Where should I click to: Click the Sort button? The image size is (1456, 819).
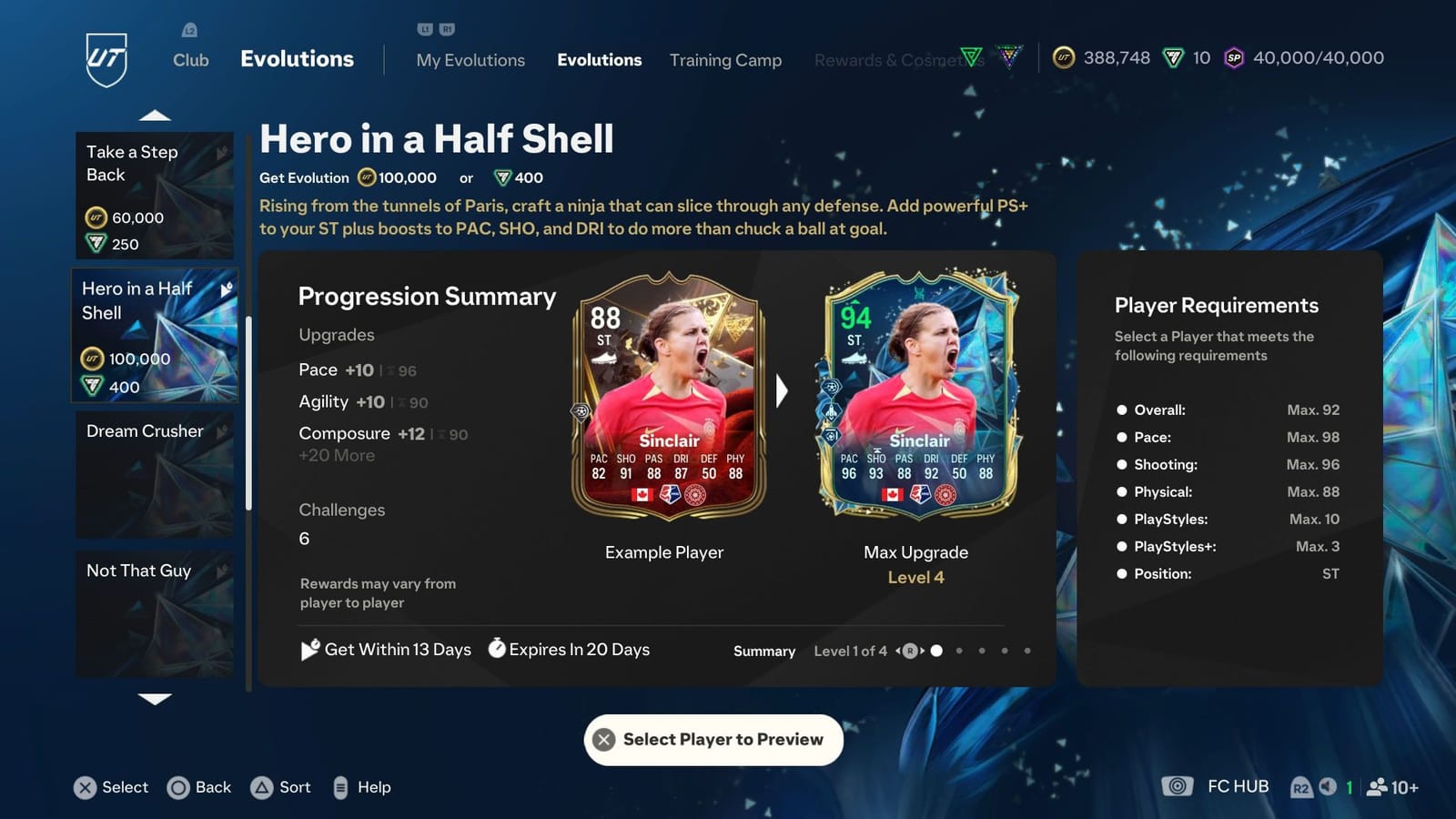281,787
